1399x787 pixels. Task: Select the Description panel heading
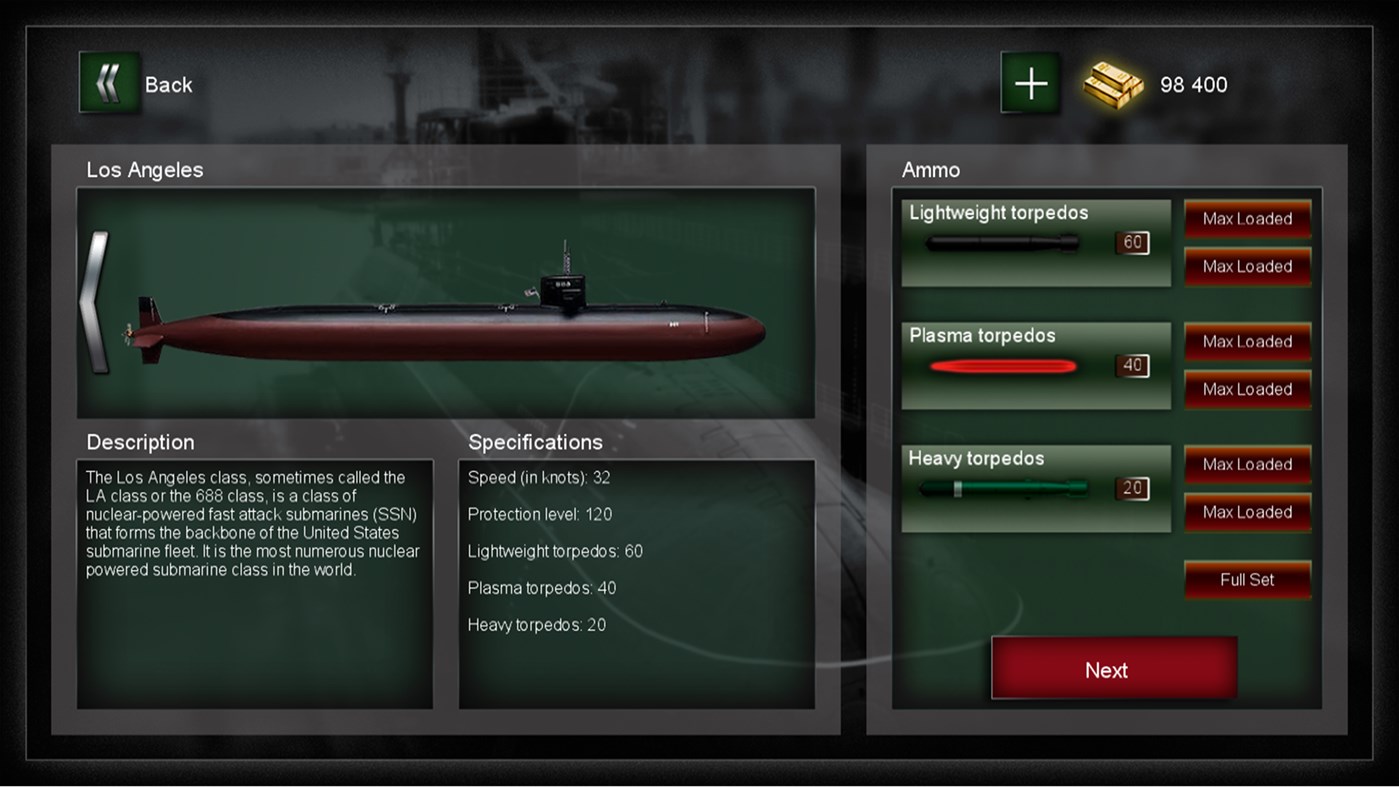(140, 442)
